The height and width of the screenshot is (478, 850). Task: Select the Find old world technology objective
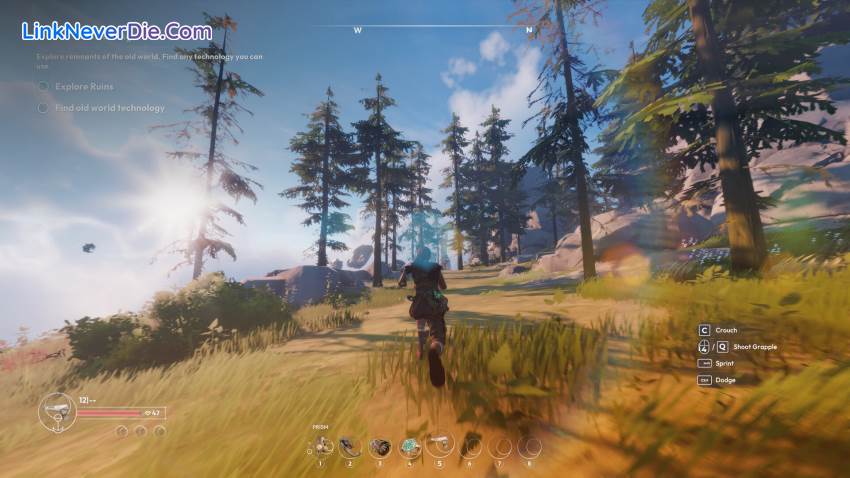pos(109,108)
